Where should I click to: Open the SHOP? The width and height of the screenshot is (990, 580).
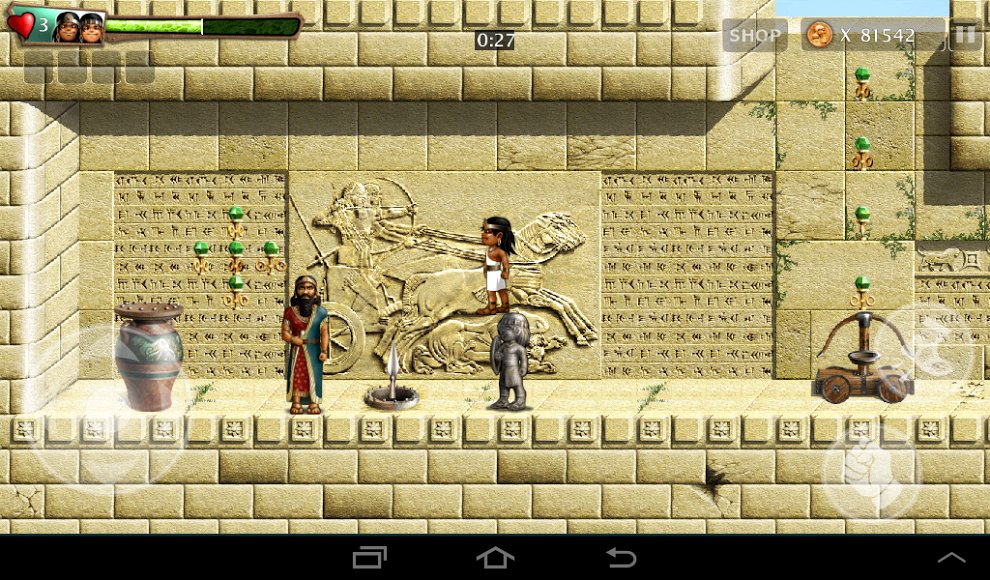[x=754, y=35]
